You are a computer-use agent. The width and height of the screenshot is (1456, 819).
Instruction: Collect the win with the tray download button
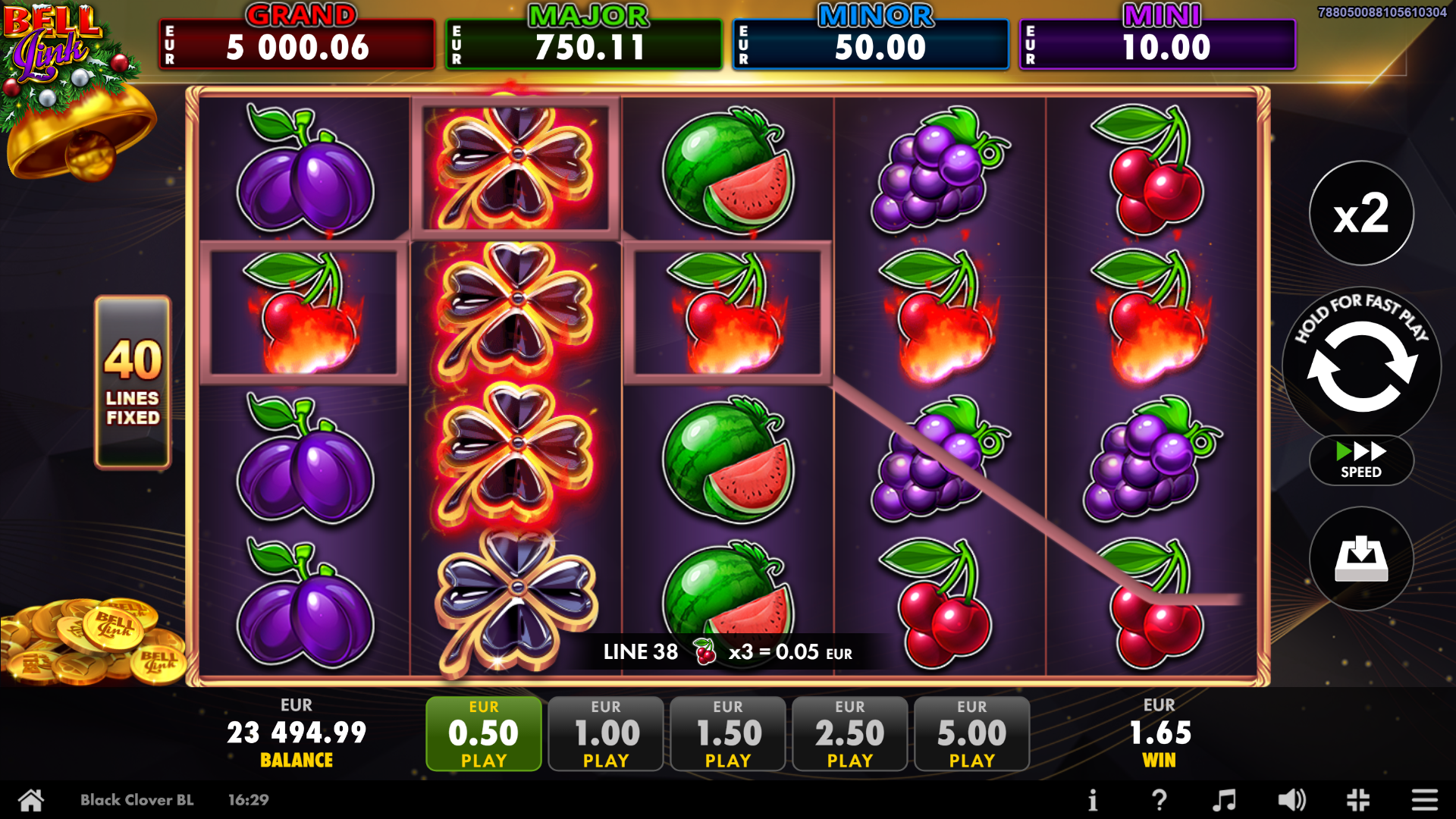(x=1361, y=559)
